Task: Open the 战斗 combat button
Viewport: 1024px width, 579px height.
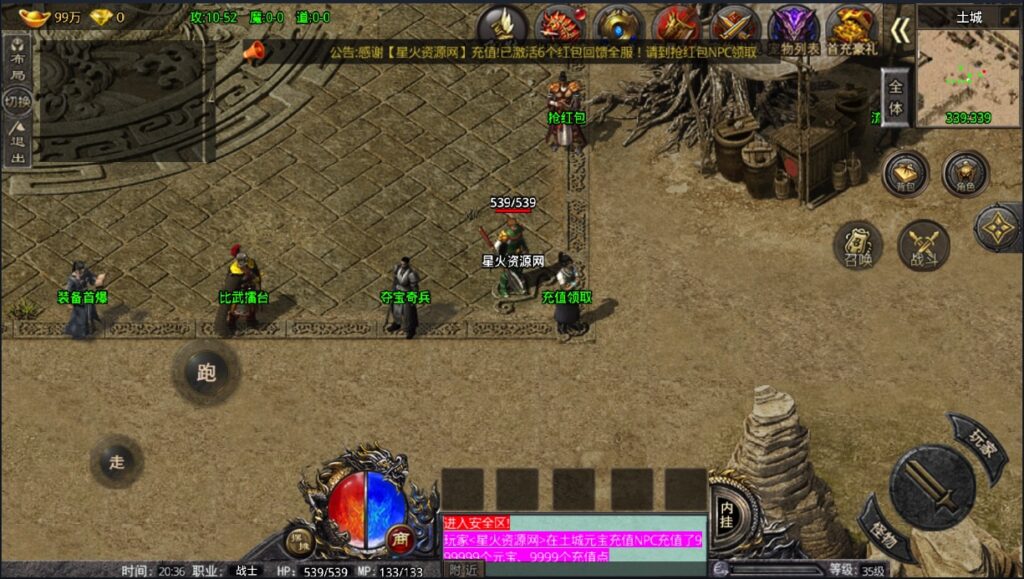Action: 923,245
